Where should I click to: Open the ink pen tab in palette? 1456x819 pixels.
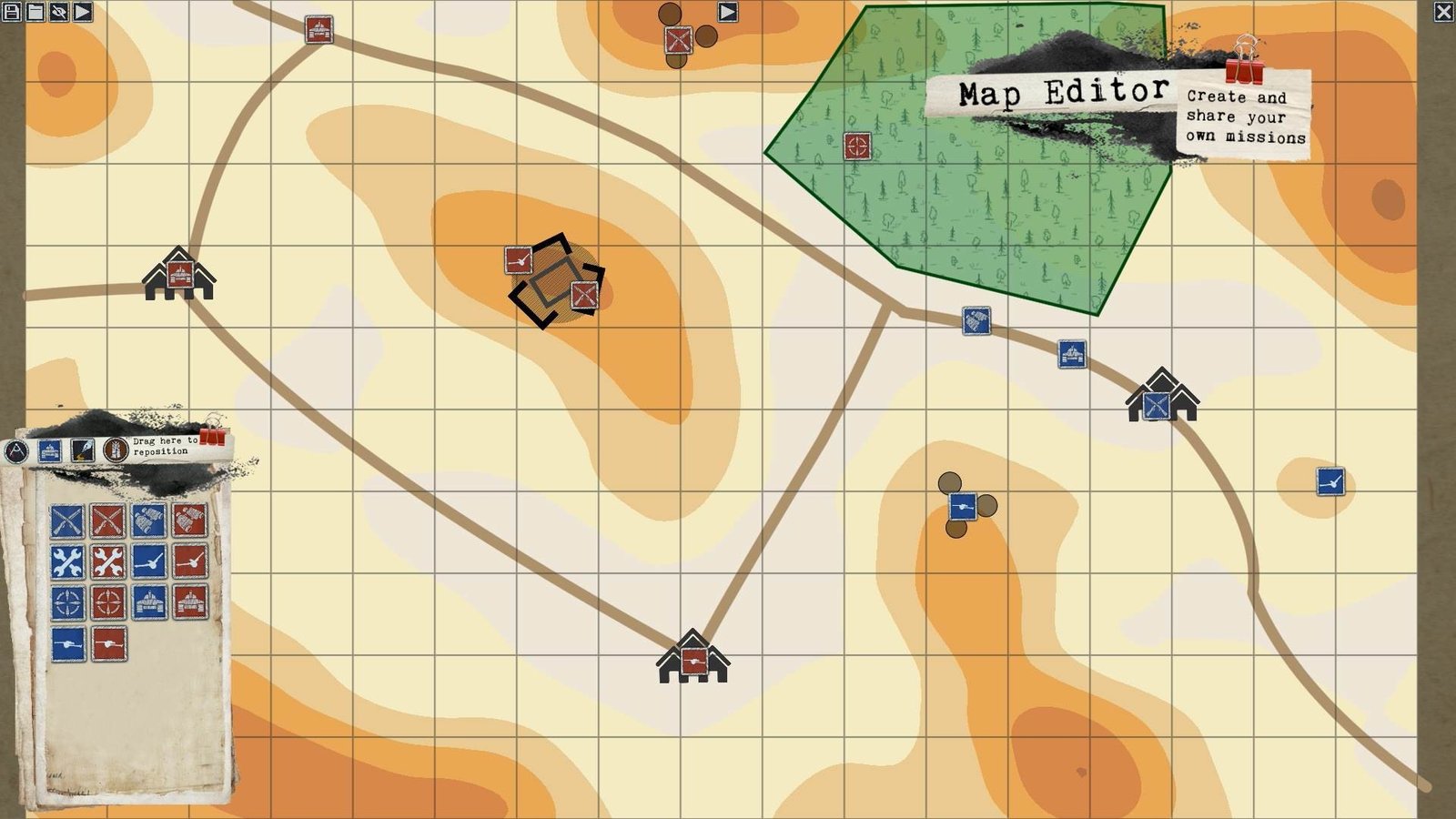pyautogui.click(x=83, y=450)
